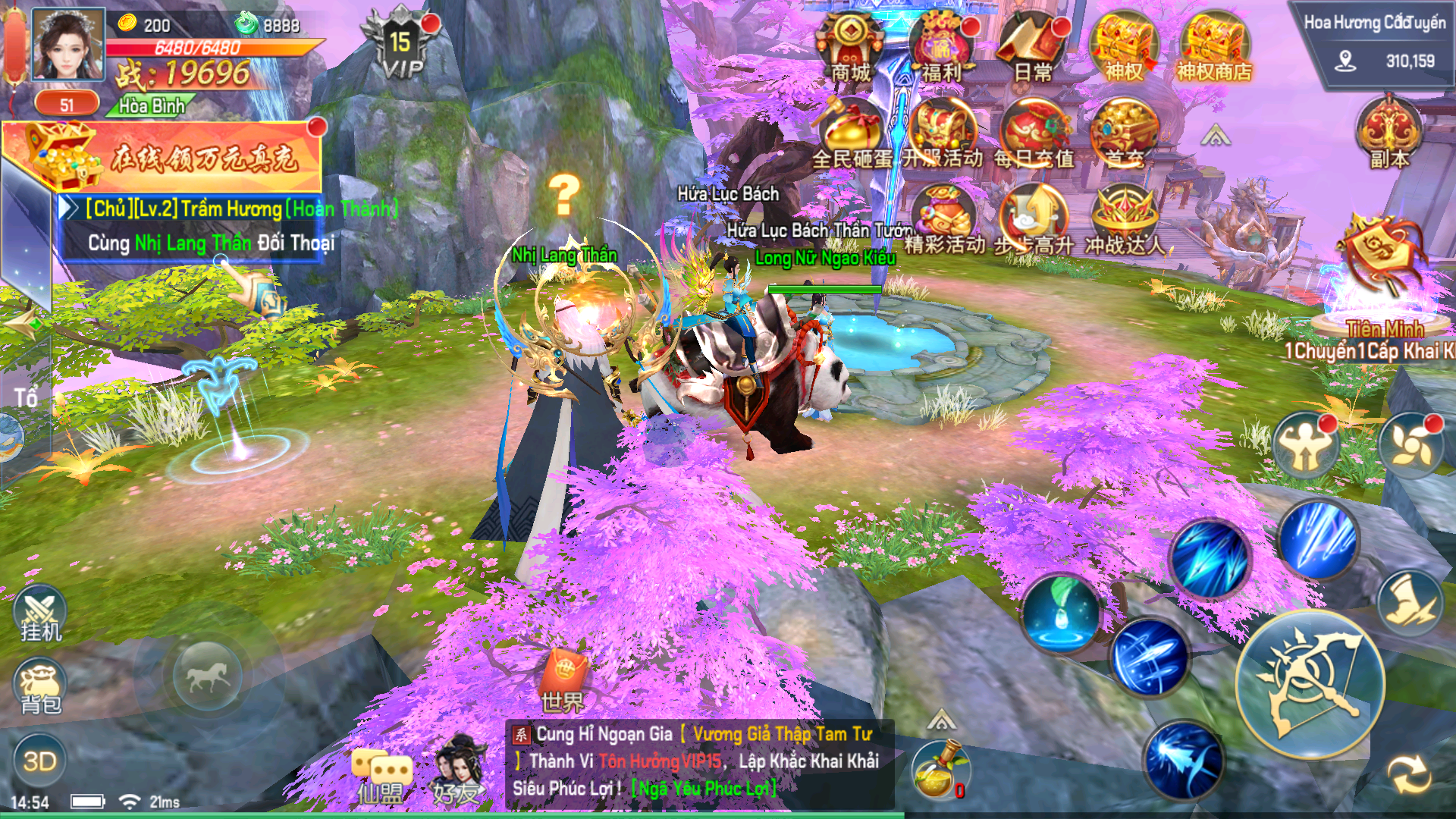Open the 首充 first recharge icon
Screen dimensions: 1456x819
pyautogui.click(x=1124, y=133)
